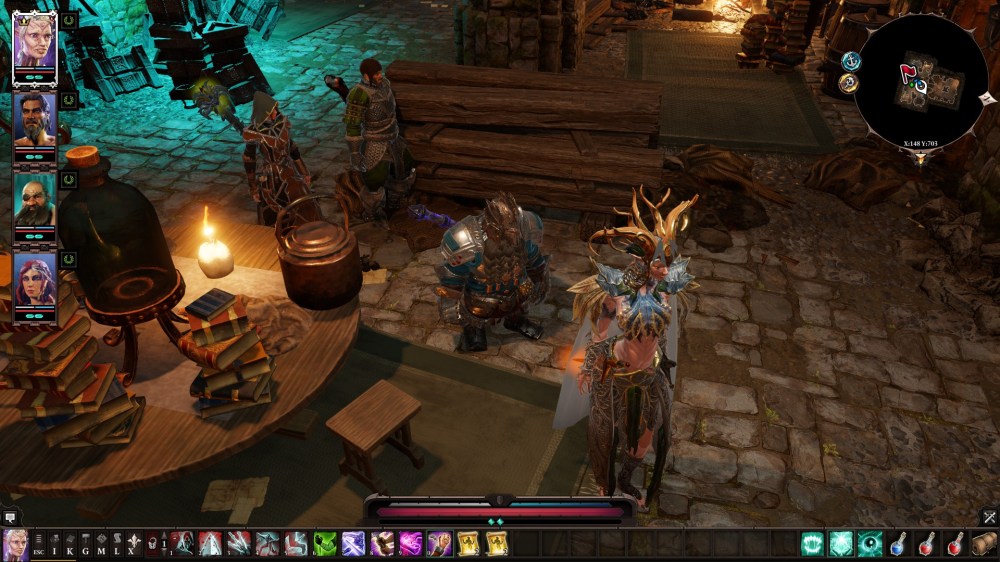Open the crafting panel G button
Viewport: 1000px width, 562px height.
click(x=85, y=544)
